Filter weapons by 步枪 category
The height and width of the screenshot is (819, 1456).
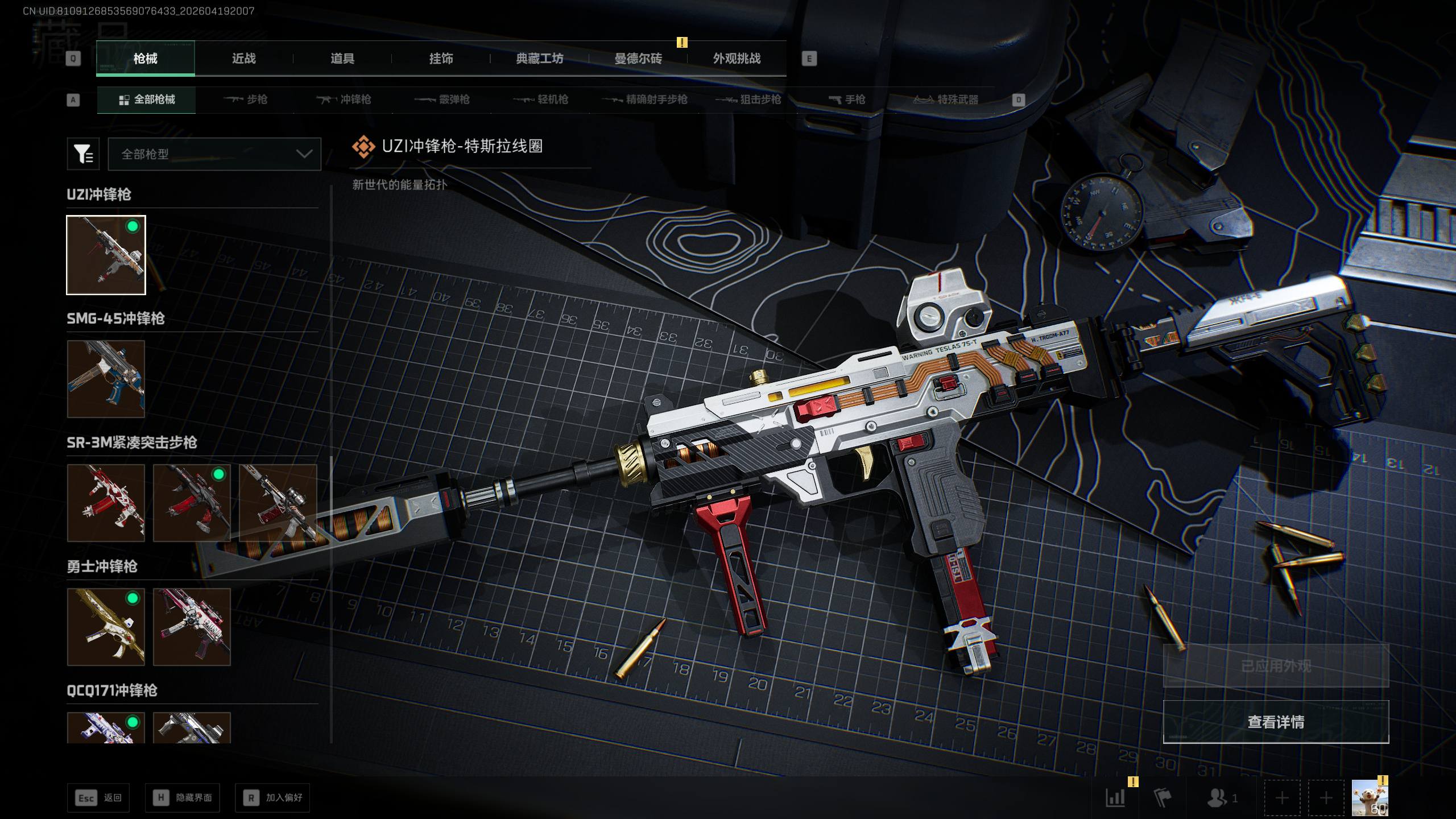click(246, 100)
